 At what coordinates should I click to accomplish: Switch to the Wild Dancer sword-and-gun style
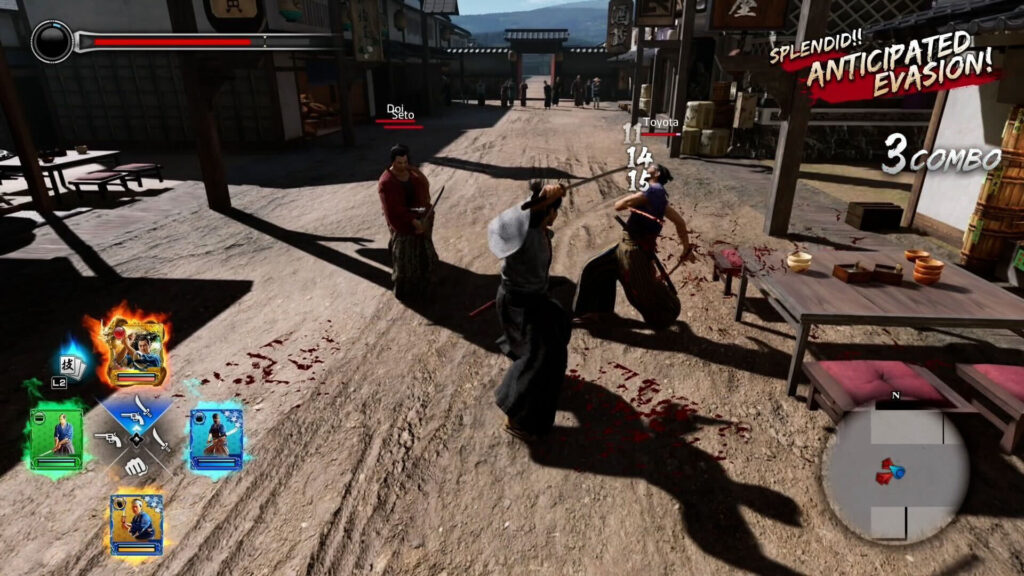click(136, 410)
